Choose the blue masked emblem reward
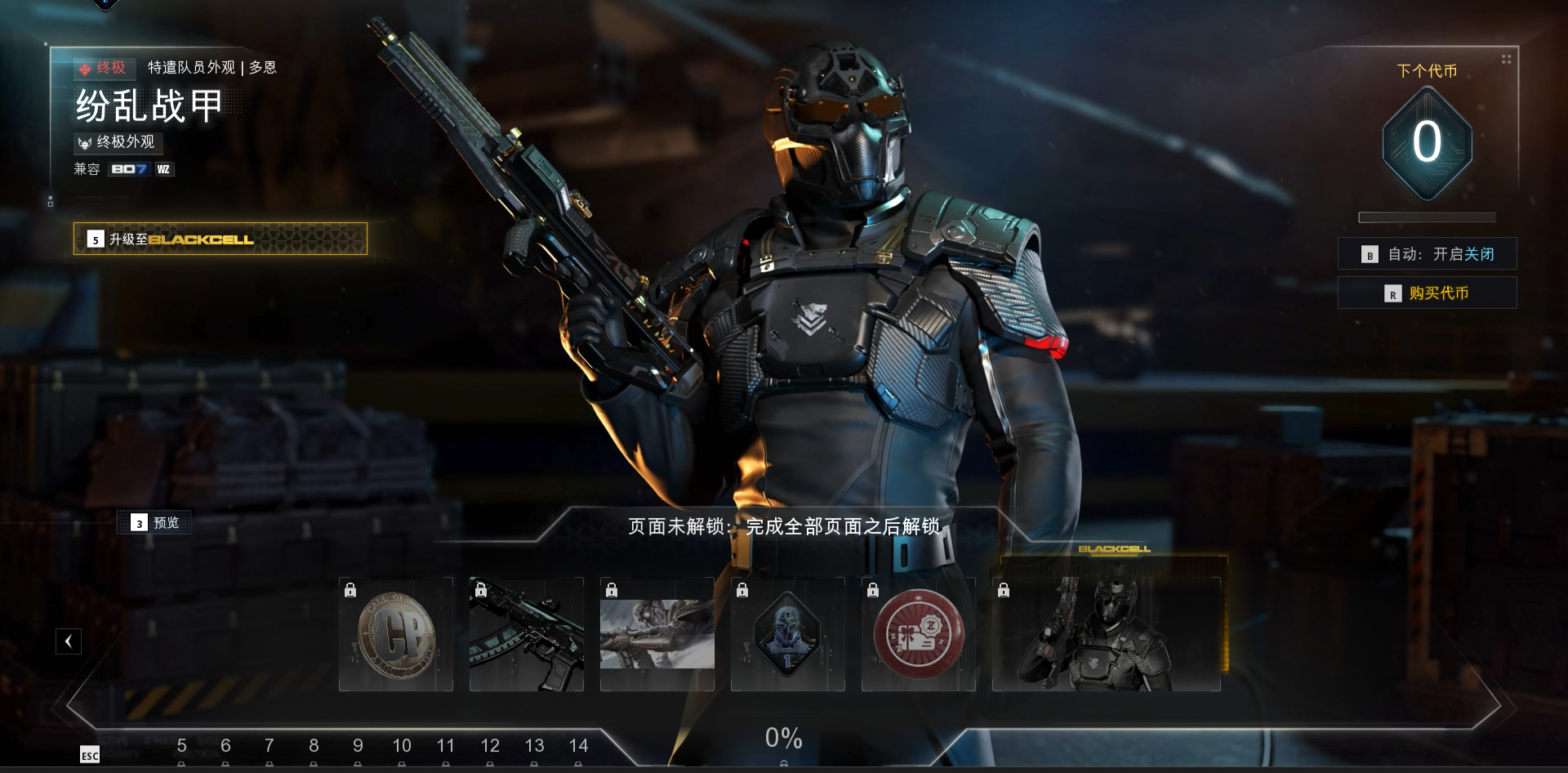This screenshot has height=773, width=1568. 788,635
